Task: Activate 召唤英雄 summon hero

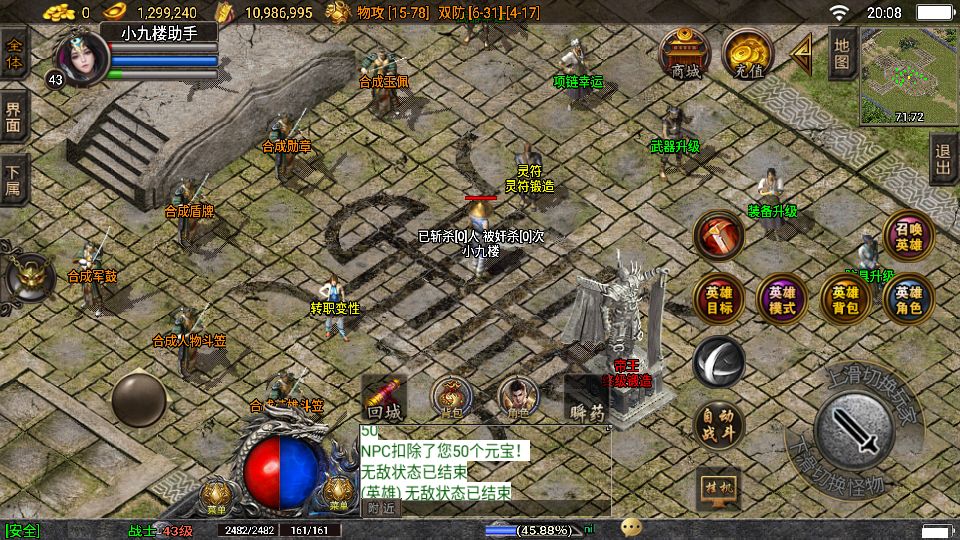Action: 908,234
